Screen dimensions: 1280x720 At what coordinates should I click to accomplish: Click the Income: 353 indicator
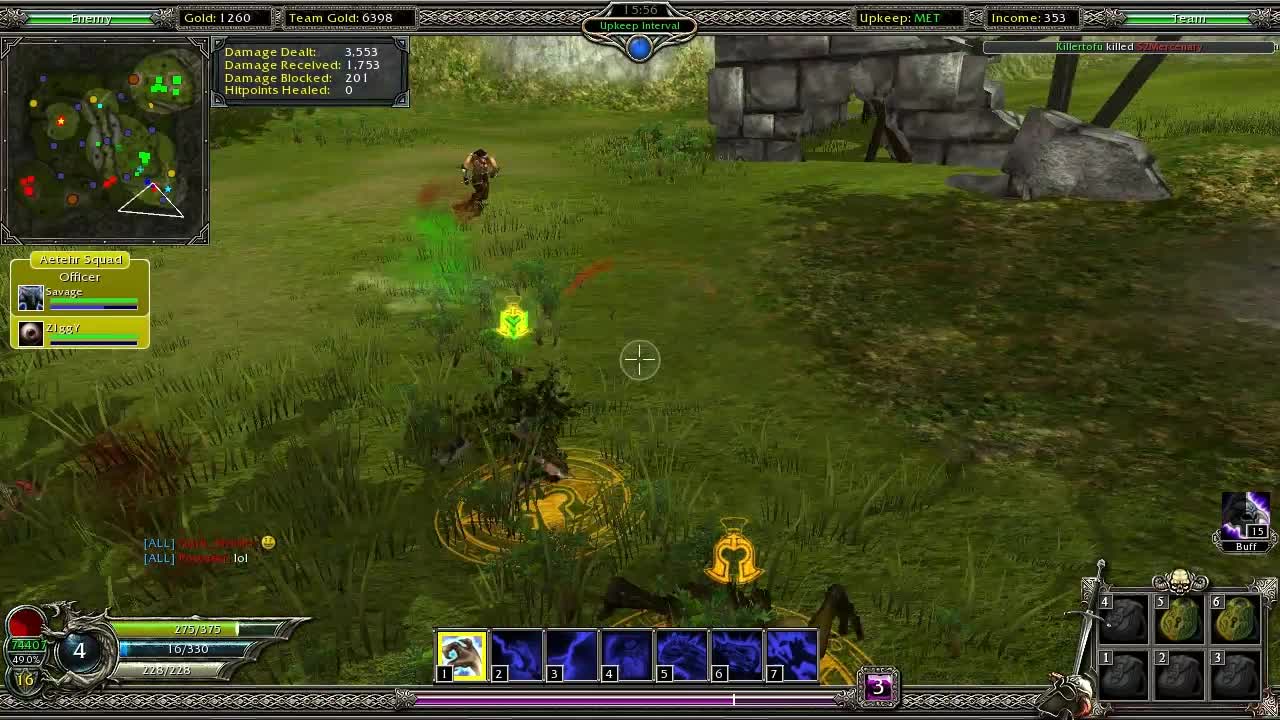[x=1031, y=17]
